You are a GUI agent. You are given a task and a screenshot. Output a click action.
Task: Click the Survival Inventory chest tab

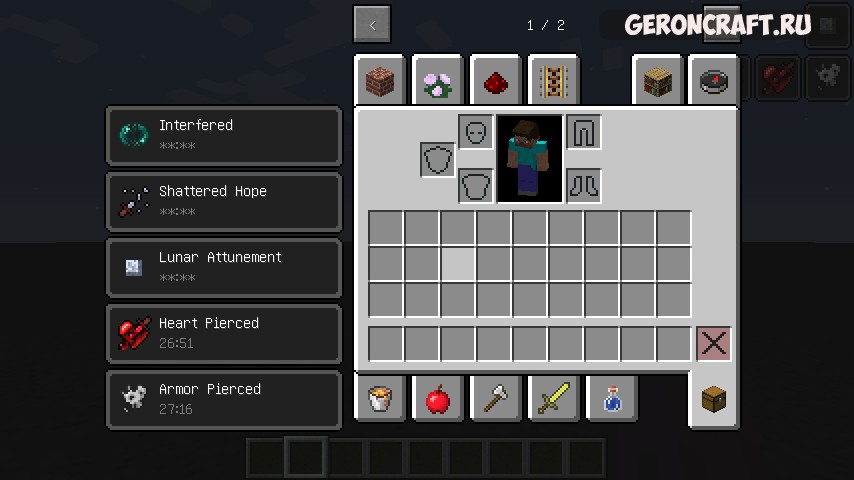click(714, 399)
